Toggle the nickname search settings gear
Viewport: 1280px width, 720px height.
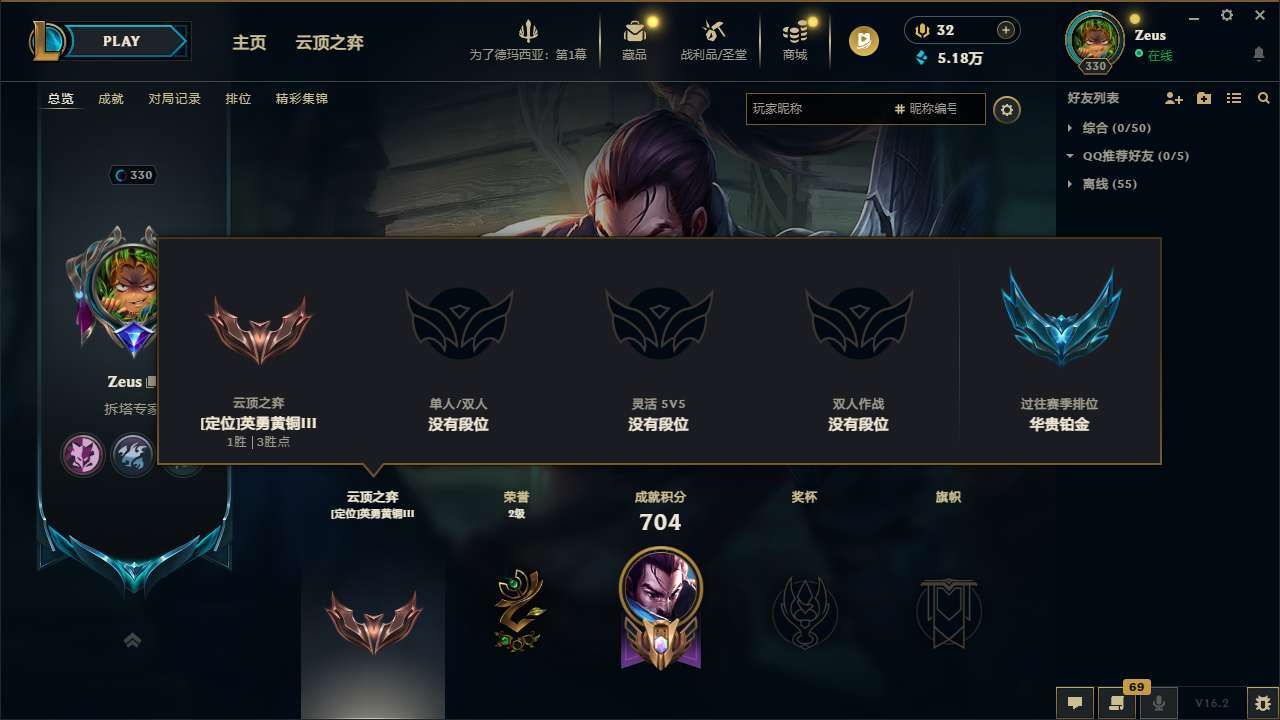pos(1007,109)
